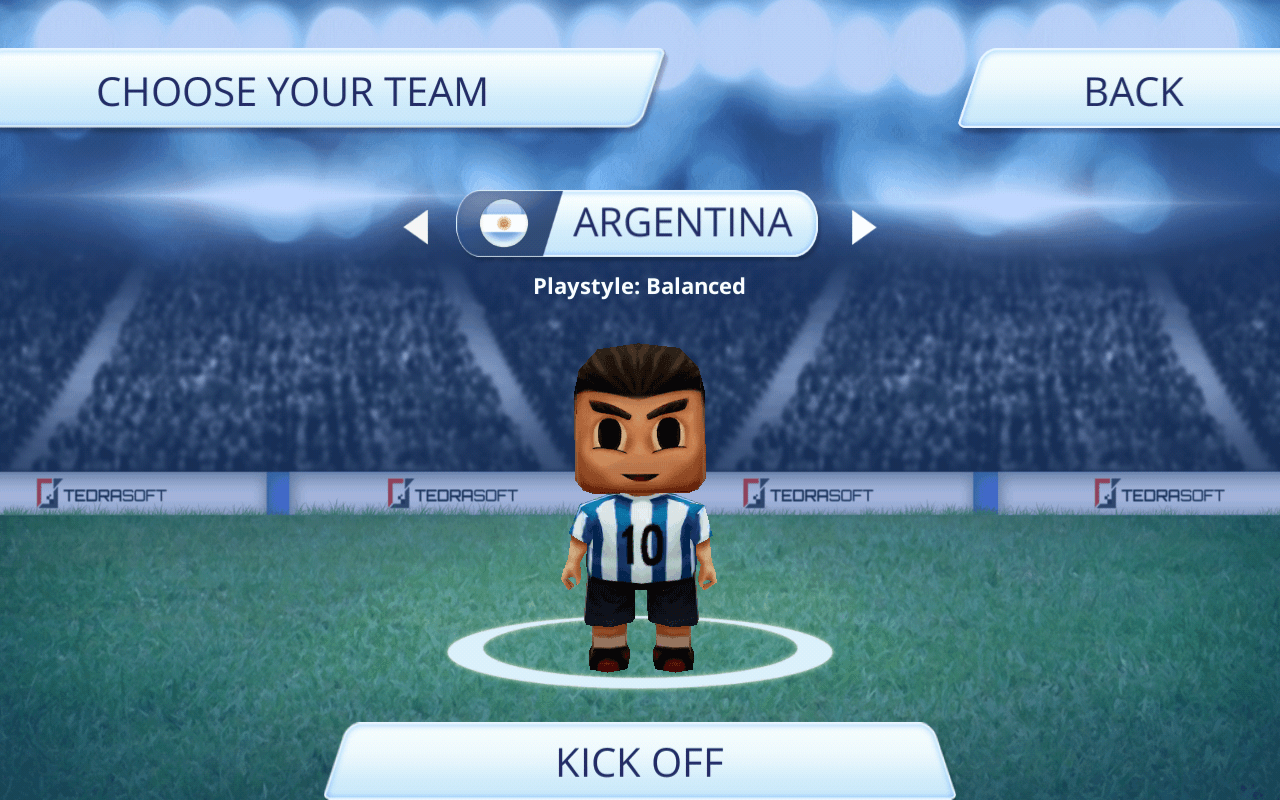
Task: Click the next team arrow
Action: click(x=864, y=227)
